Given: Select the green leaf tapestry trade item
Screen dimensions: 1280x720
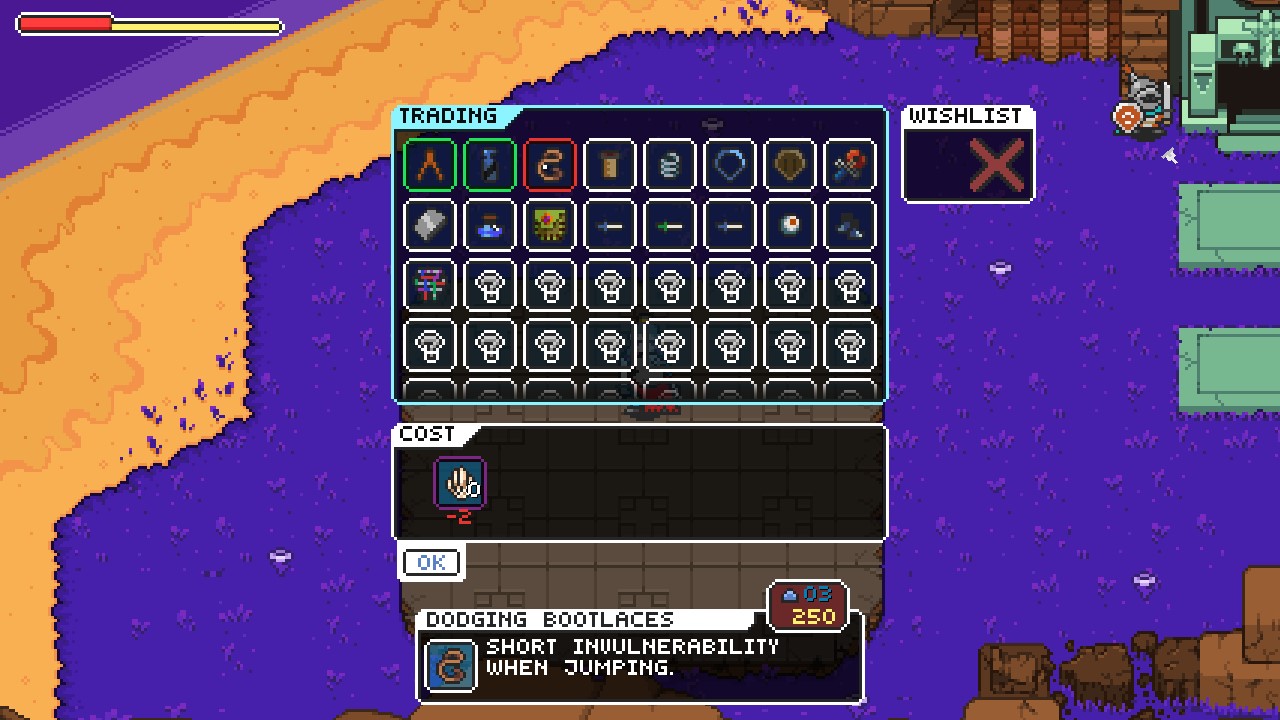Looking at the screenshot, I should point(550,224).
